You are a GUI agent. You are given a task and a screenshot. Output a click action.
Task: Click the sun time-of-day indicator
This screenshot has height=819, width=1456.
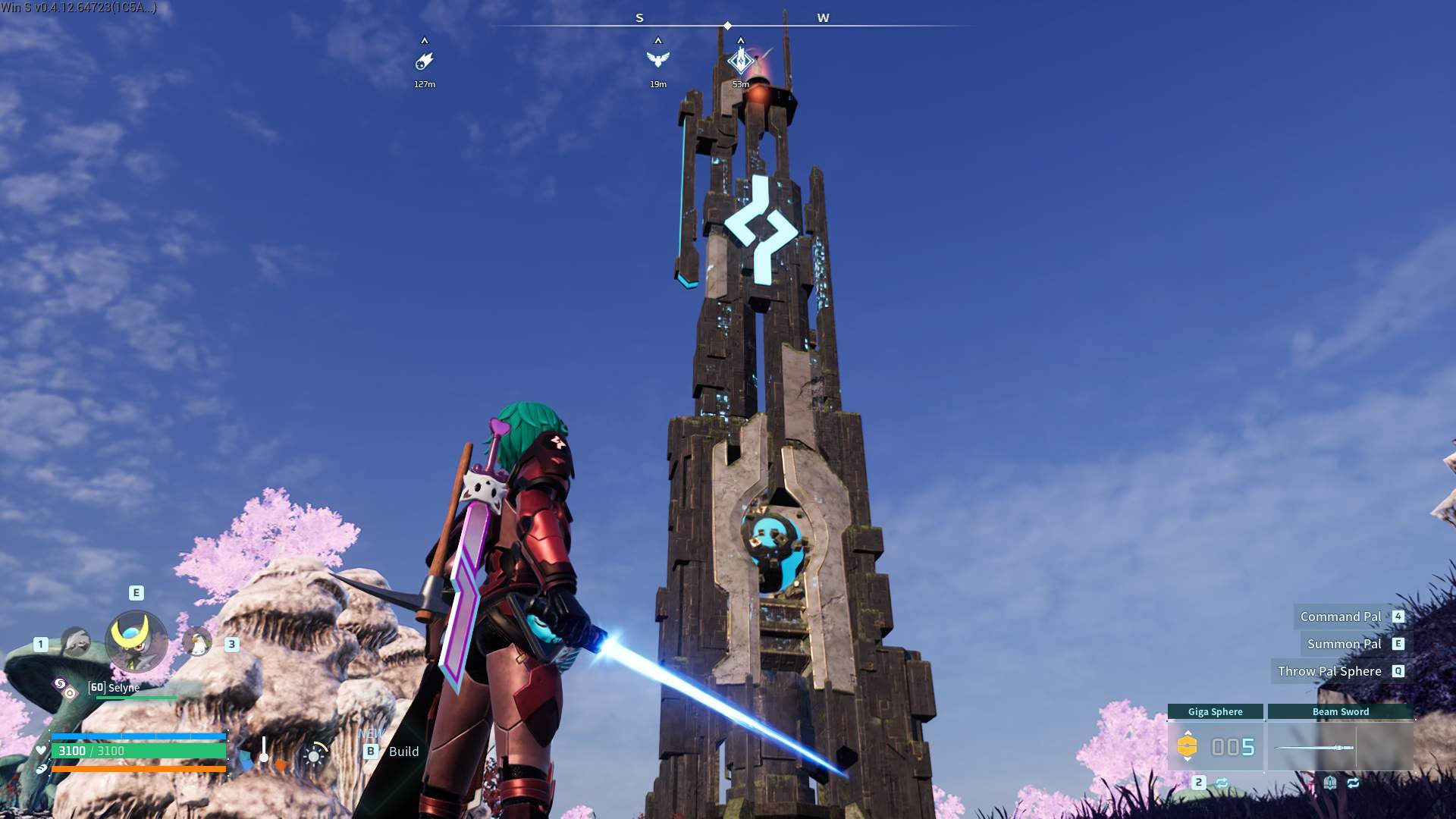pyautogui.click(x=314, y=755)
